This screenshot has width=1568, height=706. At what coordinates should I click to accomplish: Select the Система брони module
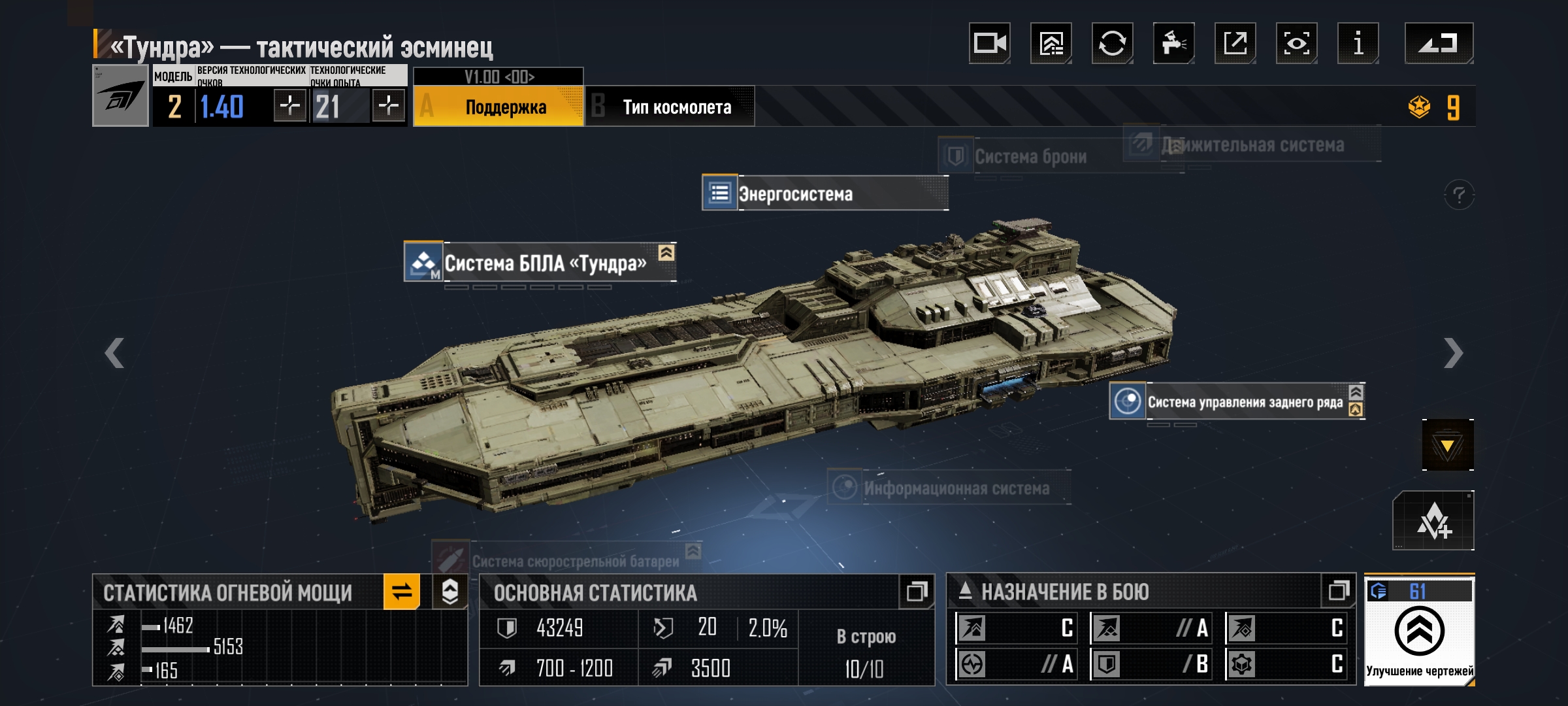click(x=1029, y=157)
